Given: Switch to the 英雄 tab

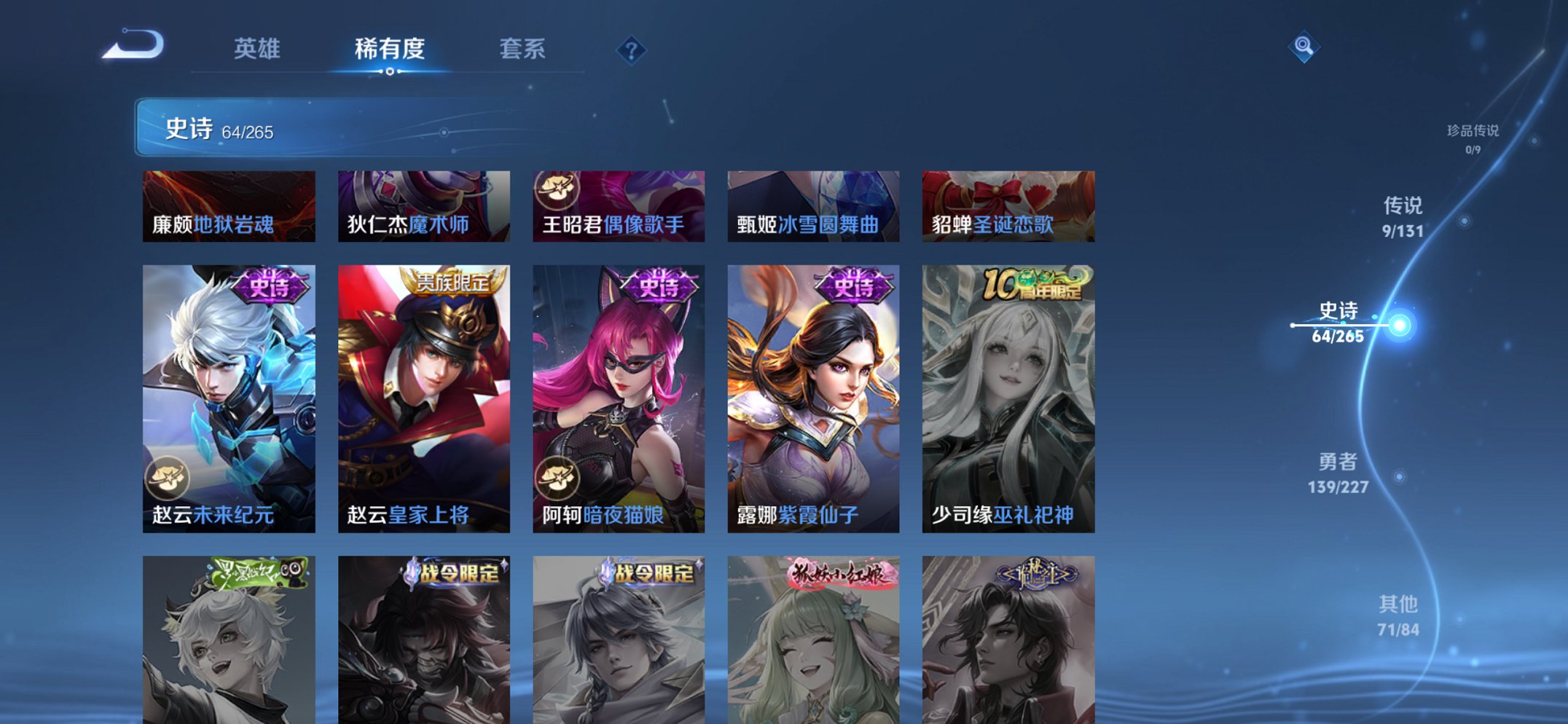Looking at the screenshot, I should click(x=259, y=49).
